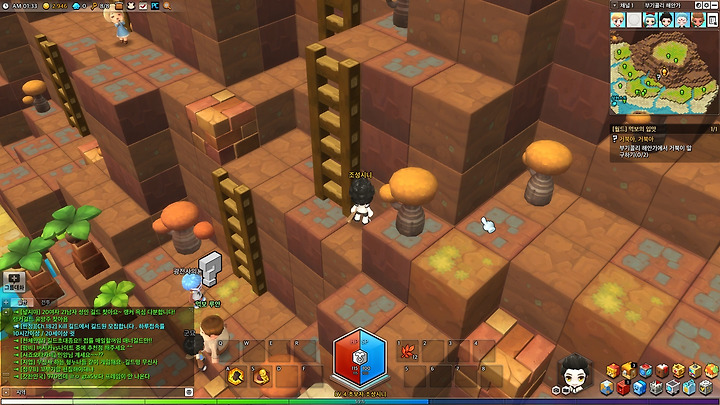Open the list icon right of portraits
This screenshot has width=720, height=405.
click(711, 19)
